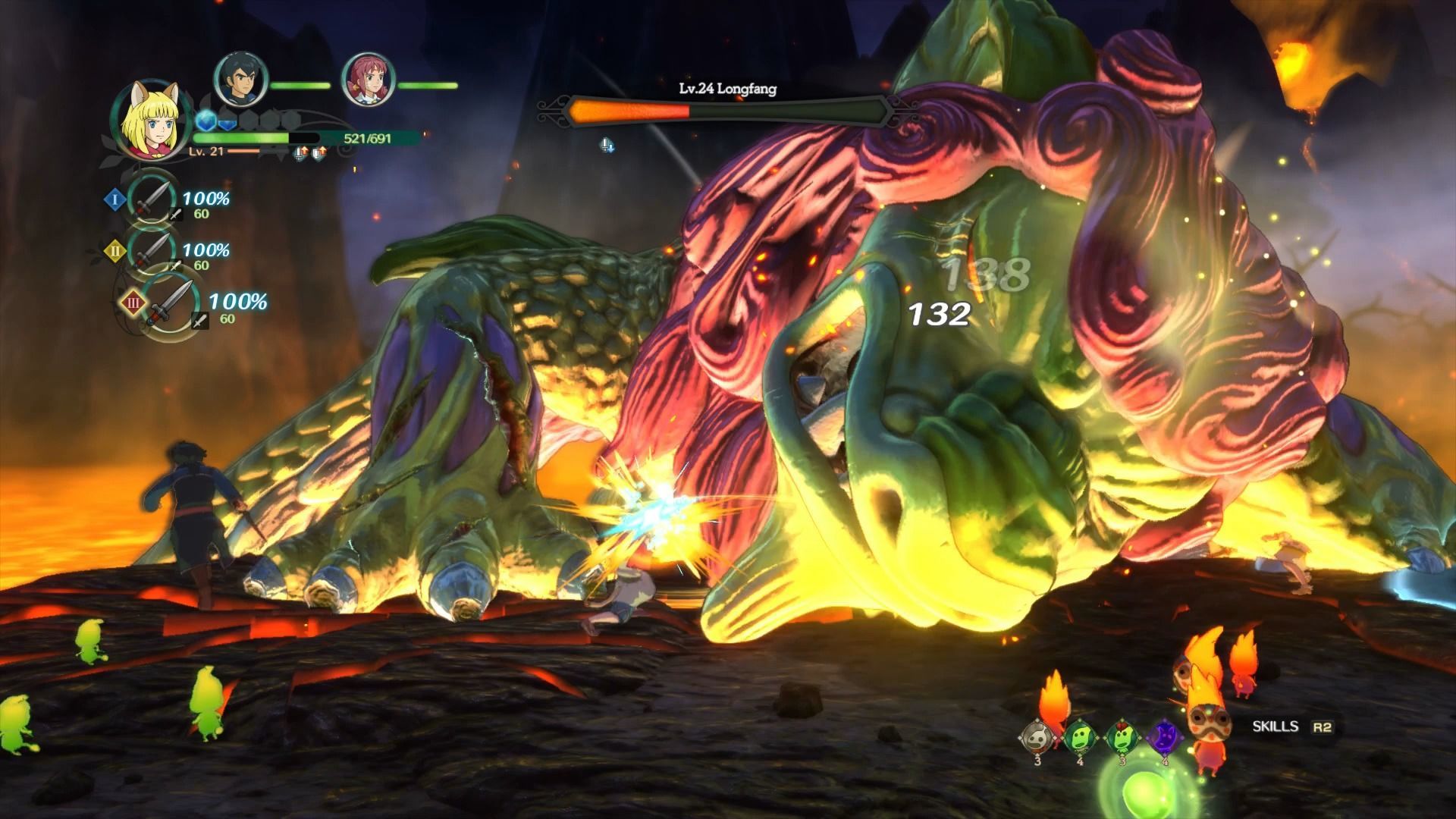
Task: Click the defense-up buff status icon
Action: 319,154
